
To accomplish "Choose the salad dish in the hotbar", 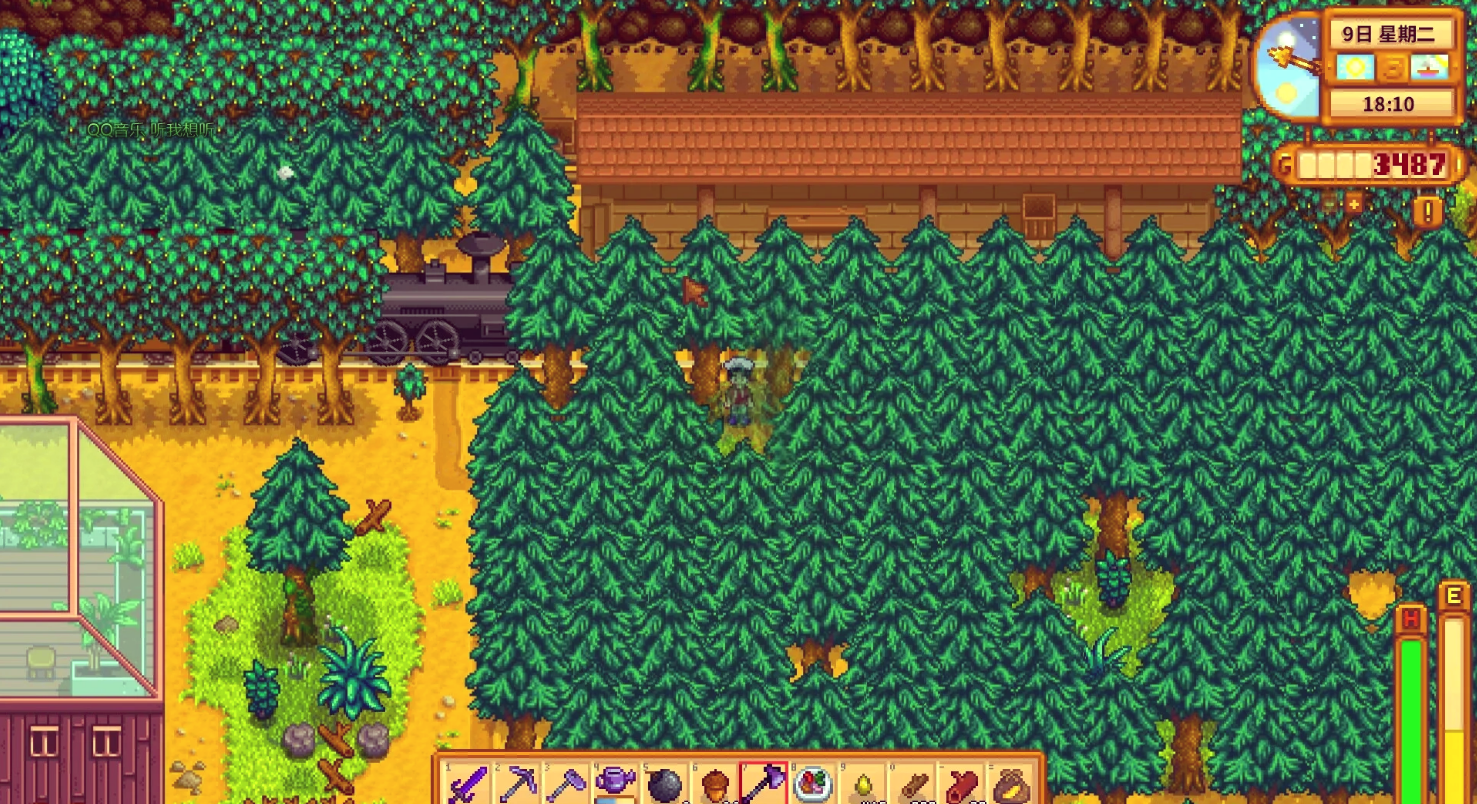I will pyautogui.click(x=812, y=785).
